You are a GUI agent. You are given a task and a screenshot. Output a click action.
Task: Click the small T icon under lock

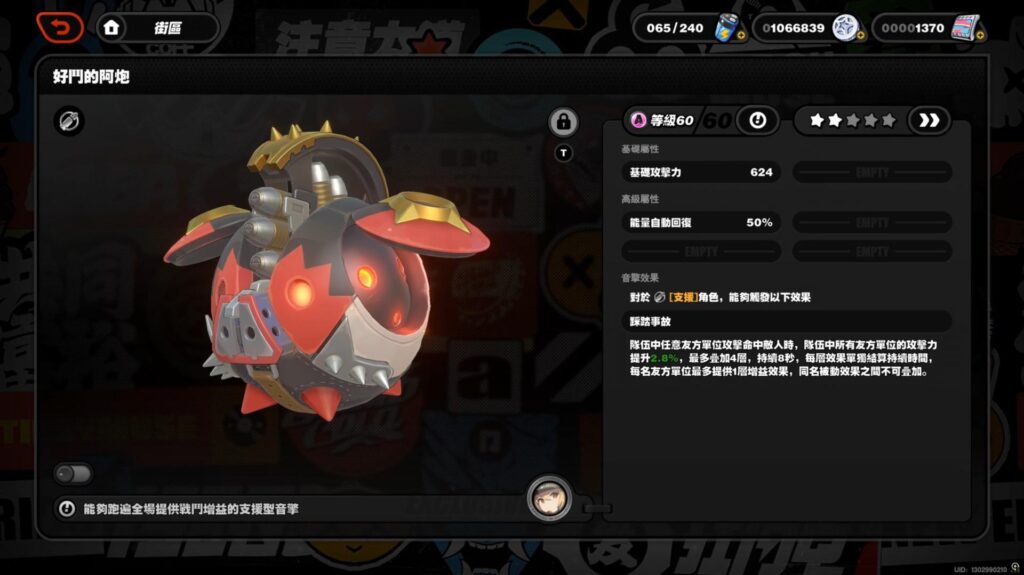pyautogui.click(x=563, y=153)
